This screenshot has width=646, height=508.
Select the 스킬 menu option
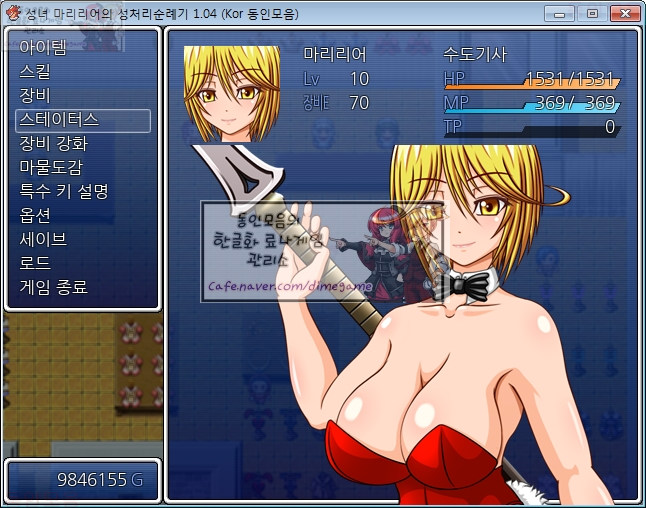tap(35, 72)
